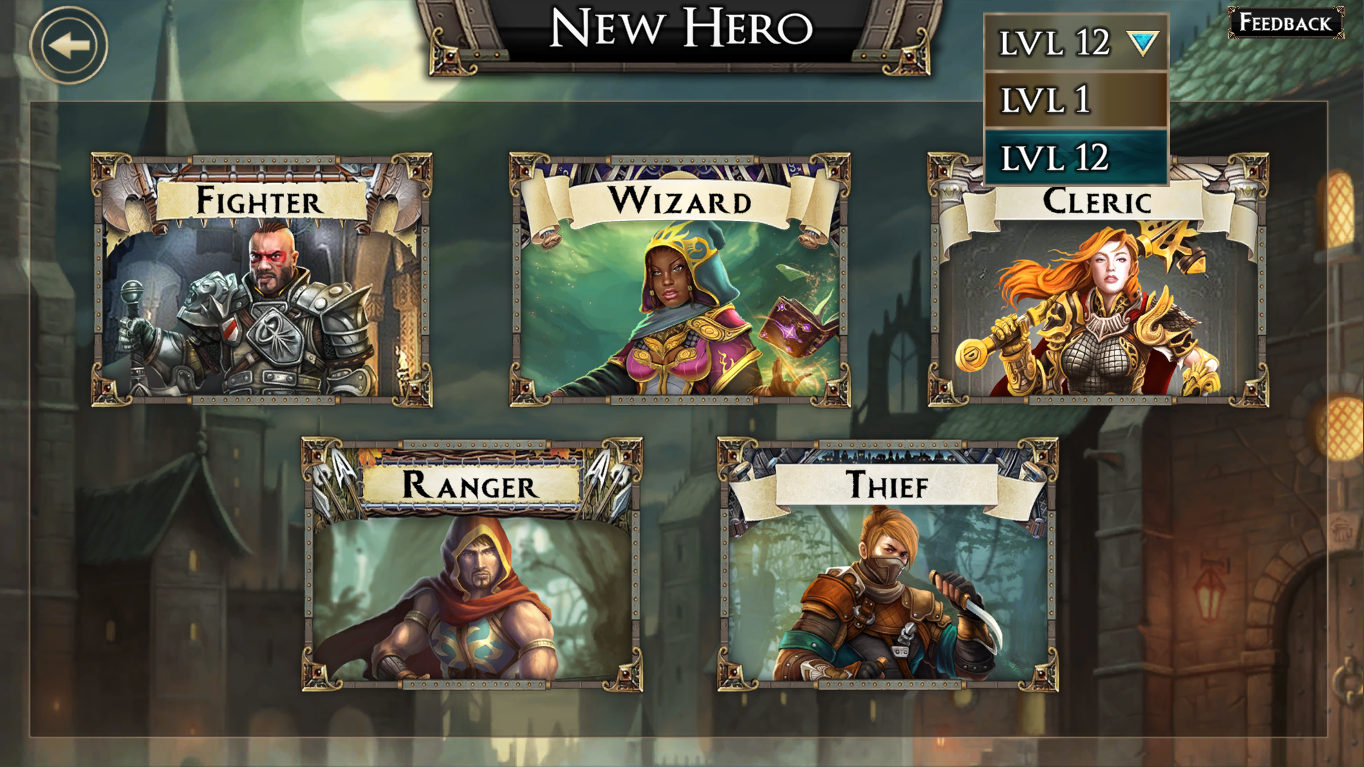Choose the Fighter hero card
The width and height of the screenshot is (1364, 767).
(x=262, y=280)
